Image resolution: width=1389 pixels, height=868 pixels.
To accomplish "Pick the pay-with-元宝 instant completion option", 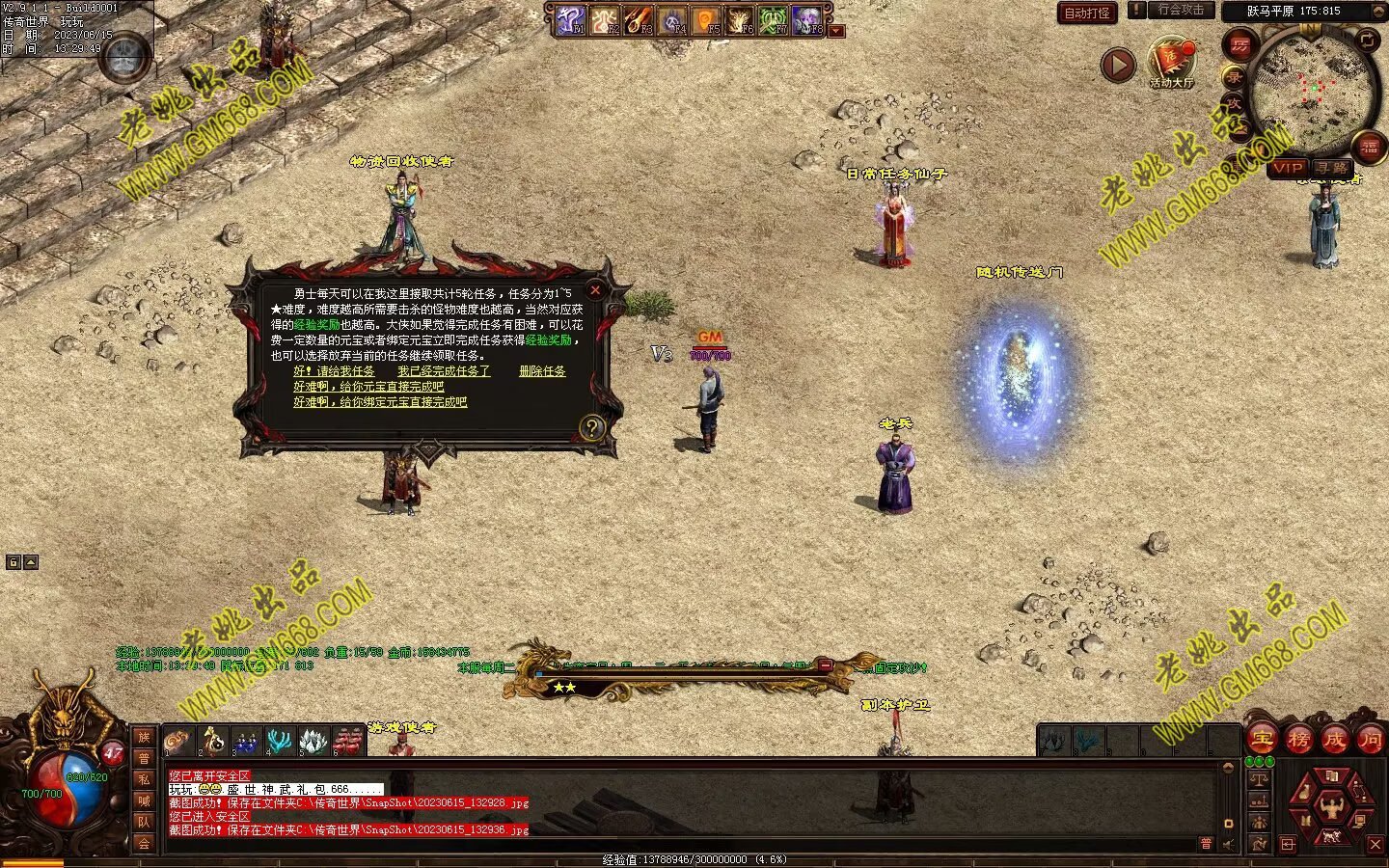I will (x=368, y=387).
